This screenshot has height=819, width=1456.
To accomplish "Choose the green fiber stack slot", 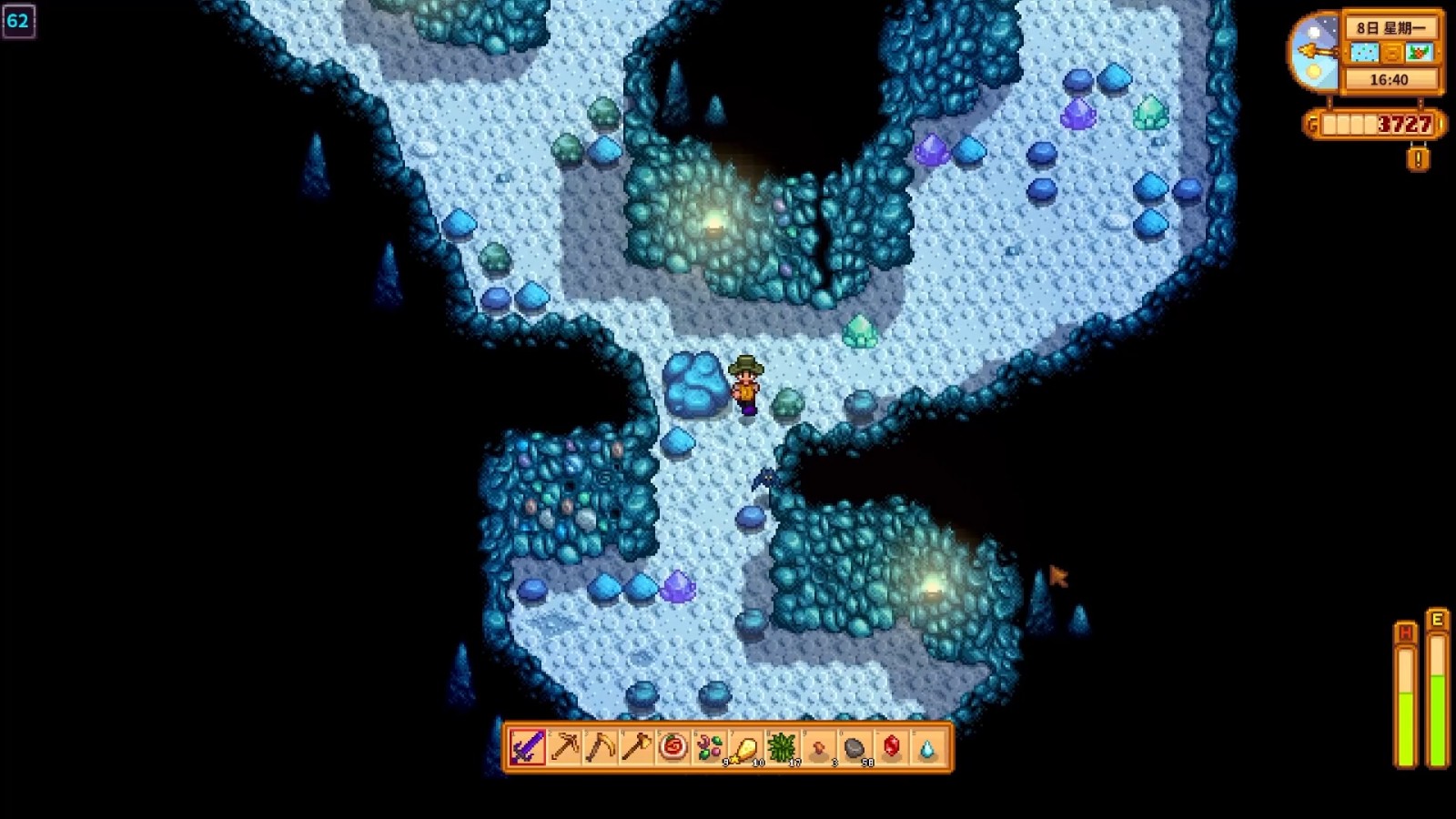I will (783, 748).
